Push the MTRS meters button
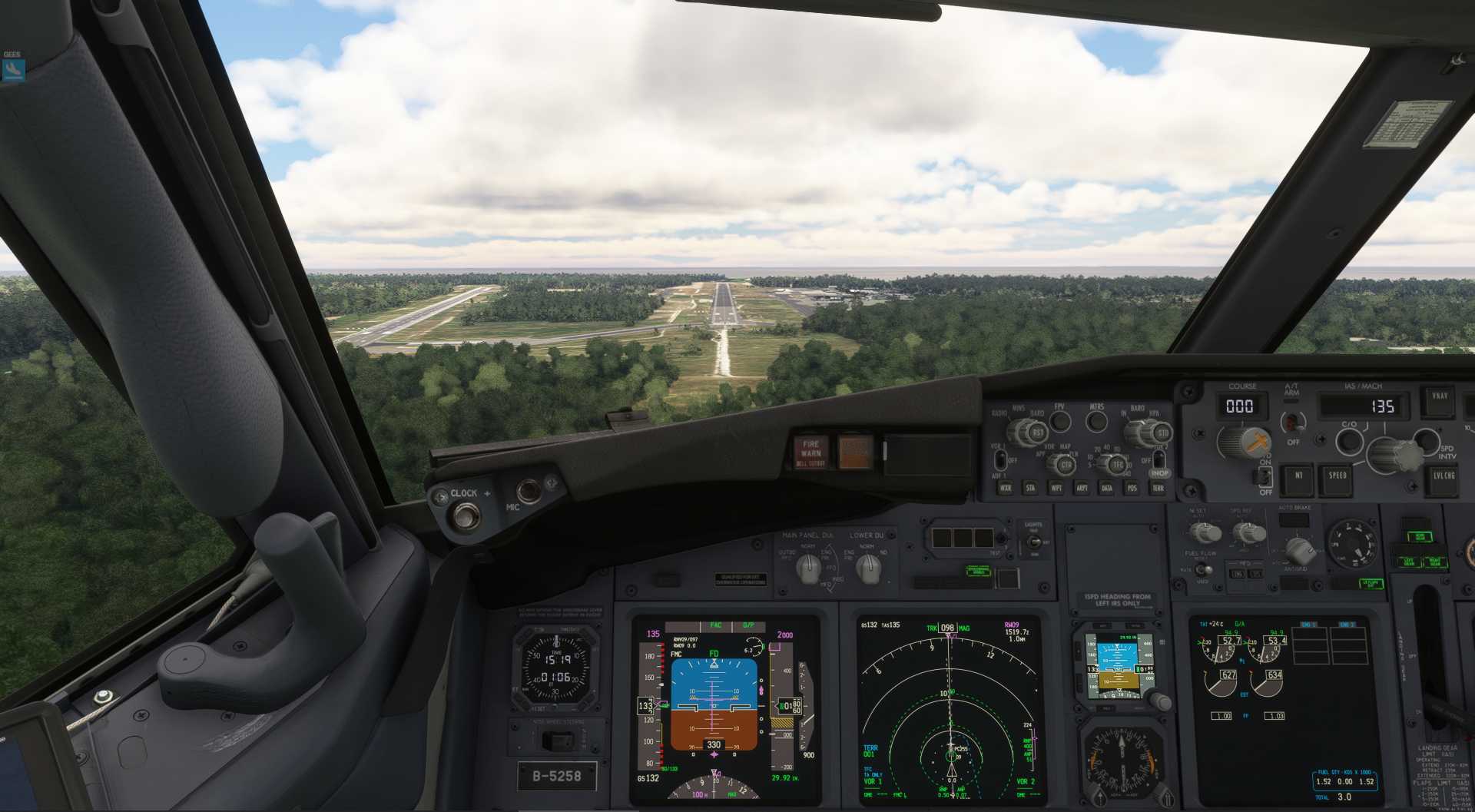This screenshot has width=1475, height=812. (1096, 421)
